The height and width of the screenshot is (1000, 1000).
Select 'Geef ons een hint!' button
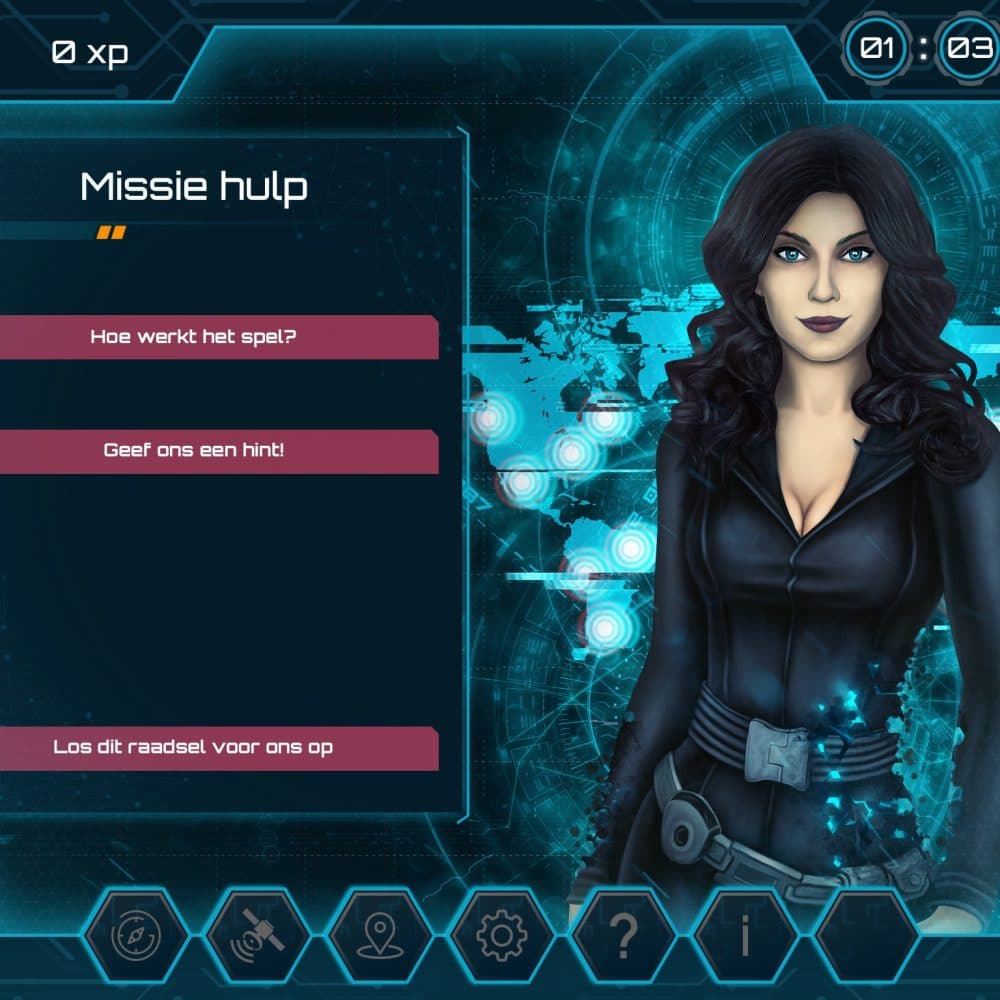pos(195,451)
